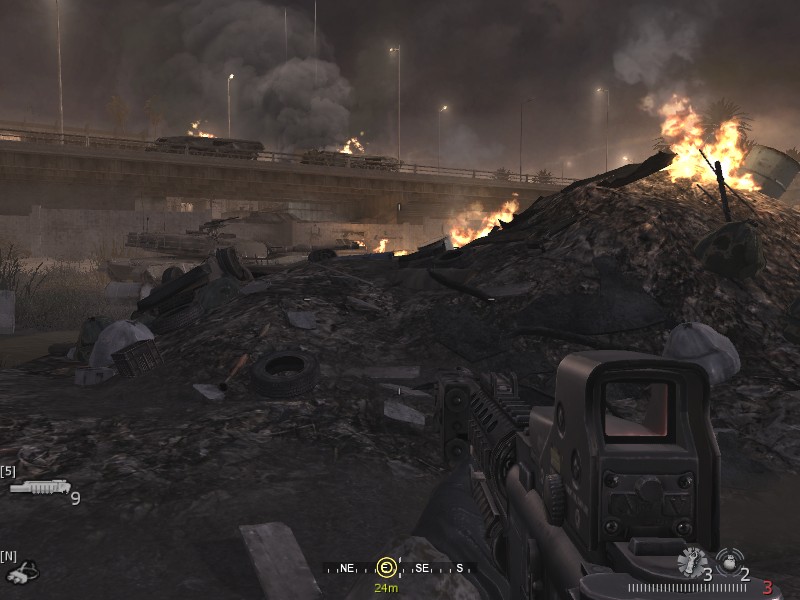Select the flashbang grenade icon

point(691,562)
